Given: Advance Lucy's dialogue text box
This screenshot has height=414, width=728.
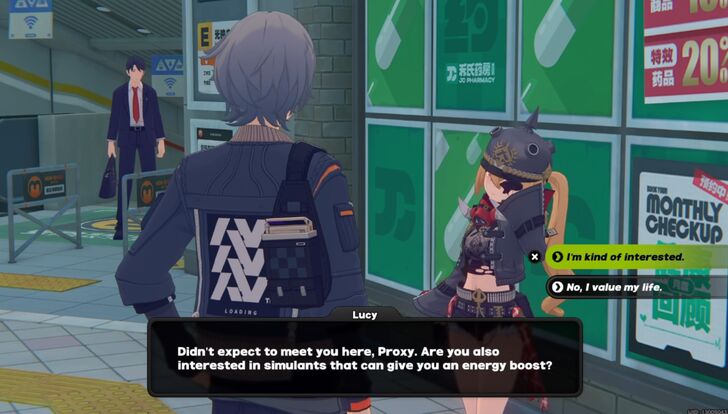Looking at the screenshot, I should pyautogui.click(x=364, y=360).
